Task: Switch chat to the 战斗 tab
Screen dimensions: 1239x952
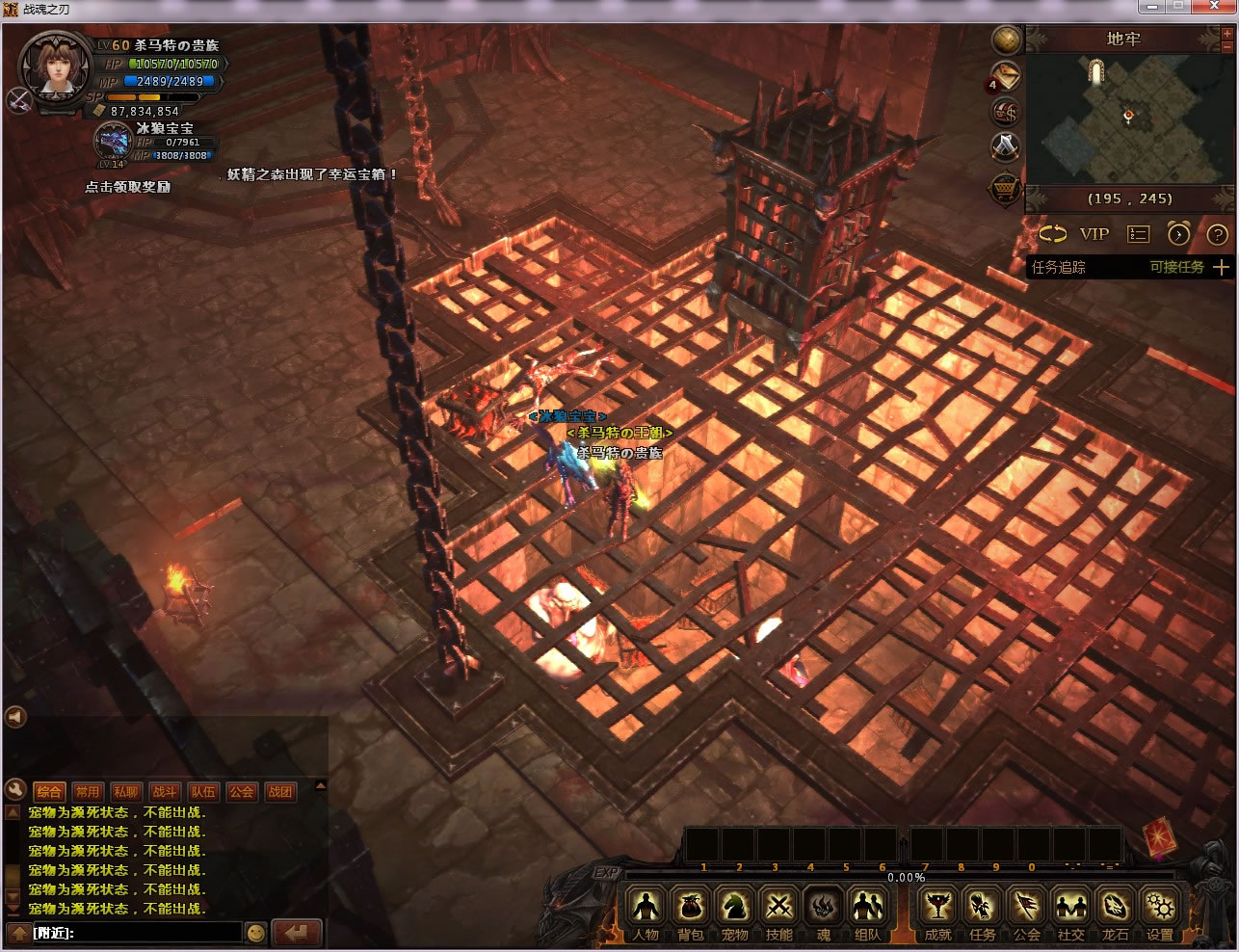Action: [x=164, y=792]
